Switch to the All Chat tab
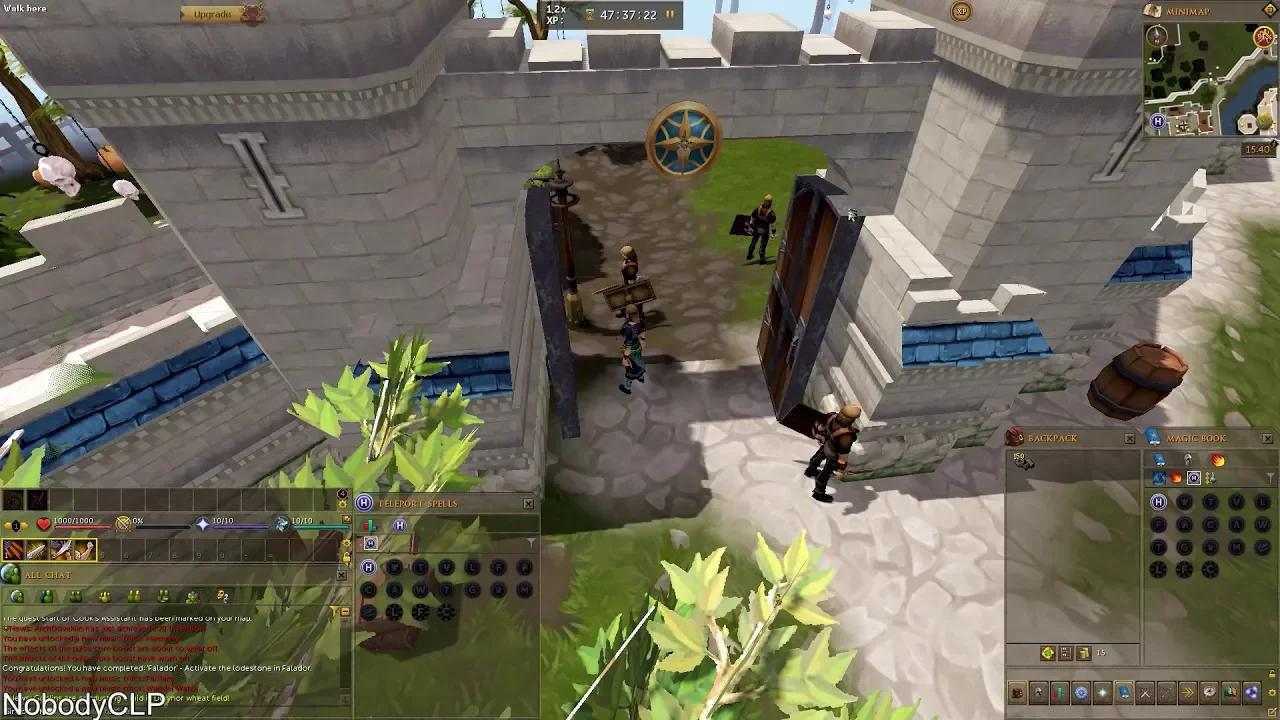This screenshot has width=1280, height=720. tap(48, 574)
